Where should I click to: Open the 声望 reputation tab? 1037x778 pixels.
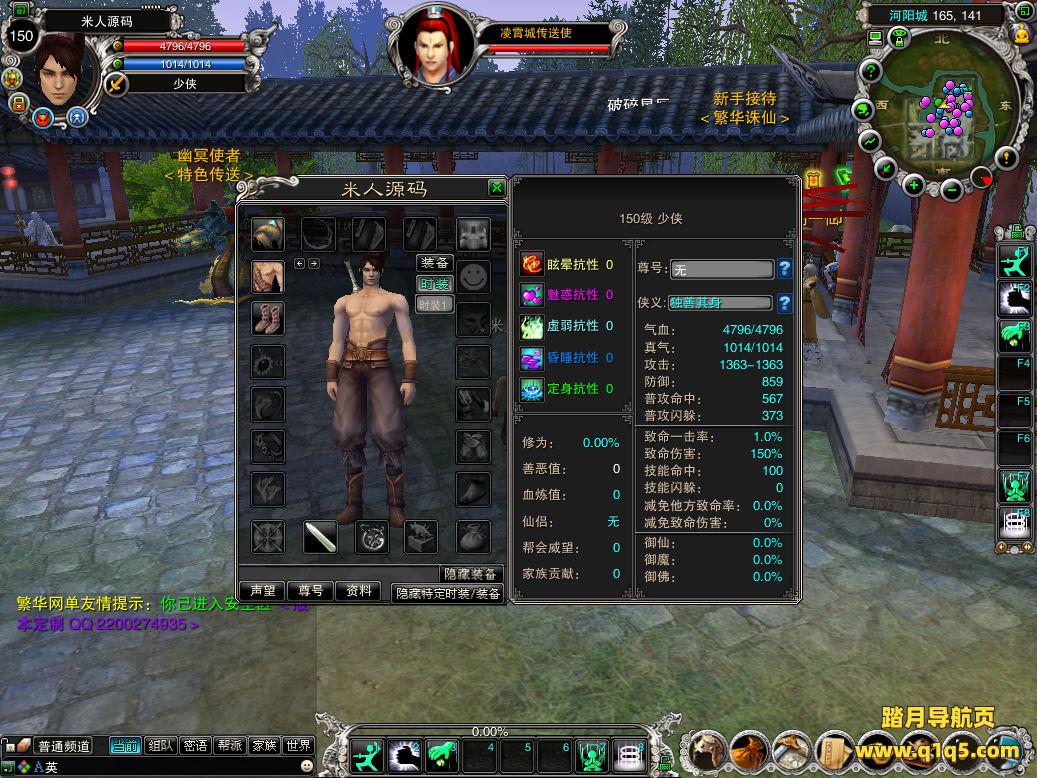263,591
